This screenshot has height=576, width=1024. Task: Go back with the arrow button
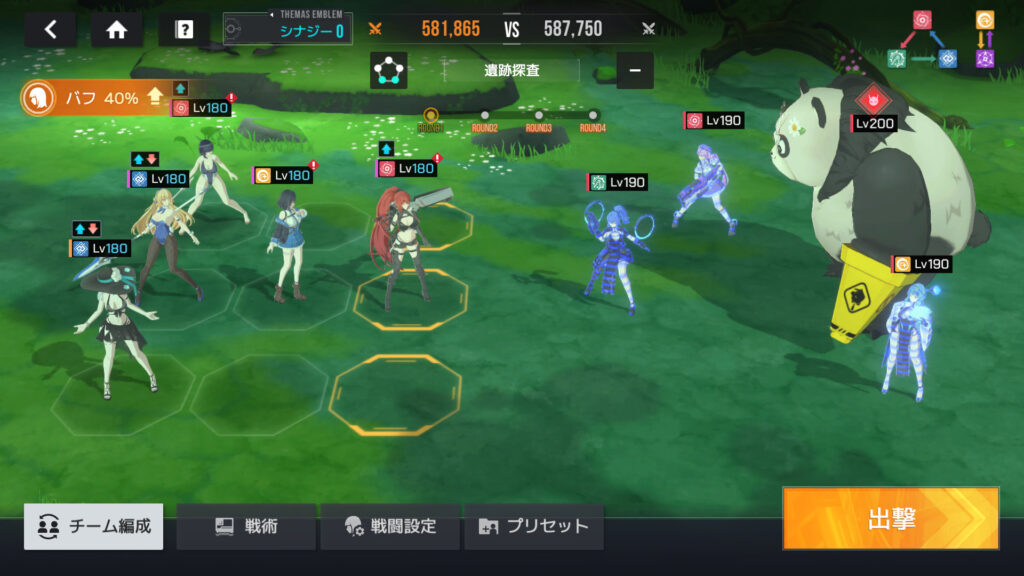click(50, 29)
